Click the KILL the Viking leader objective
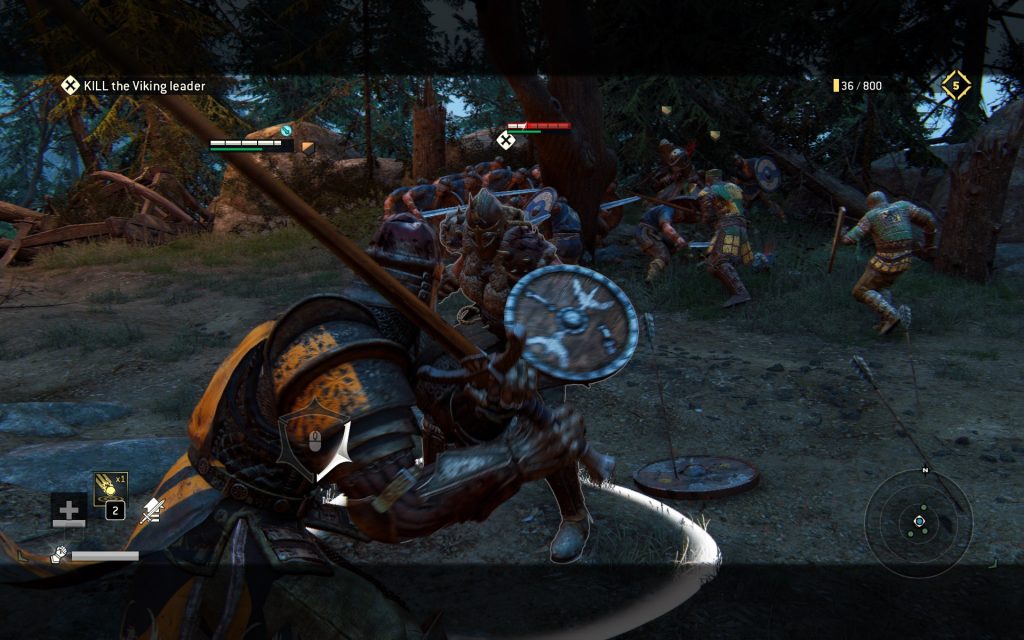The width and height of the screenshot is (1024, 640). click(133, 86)
